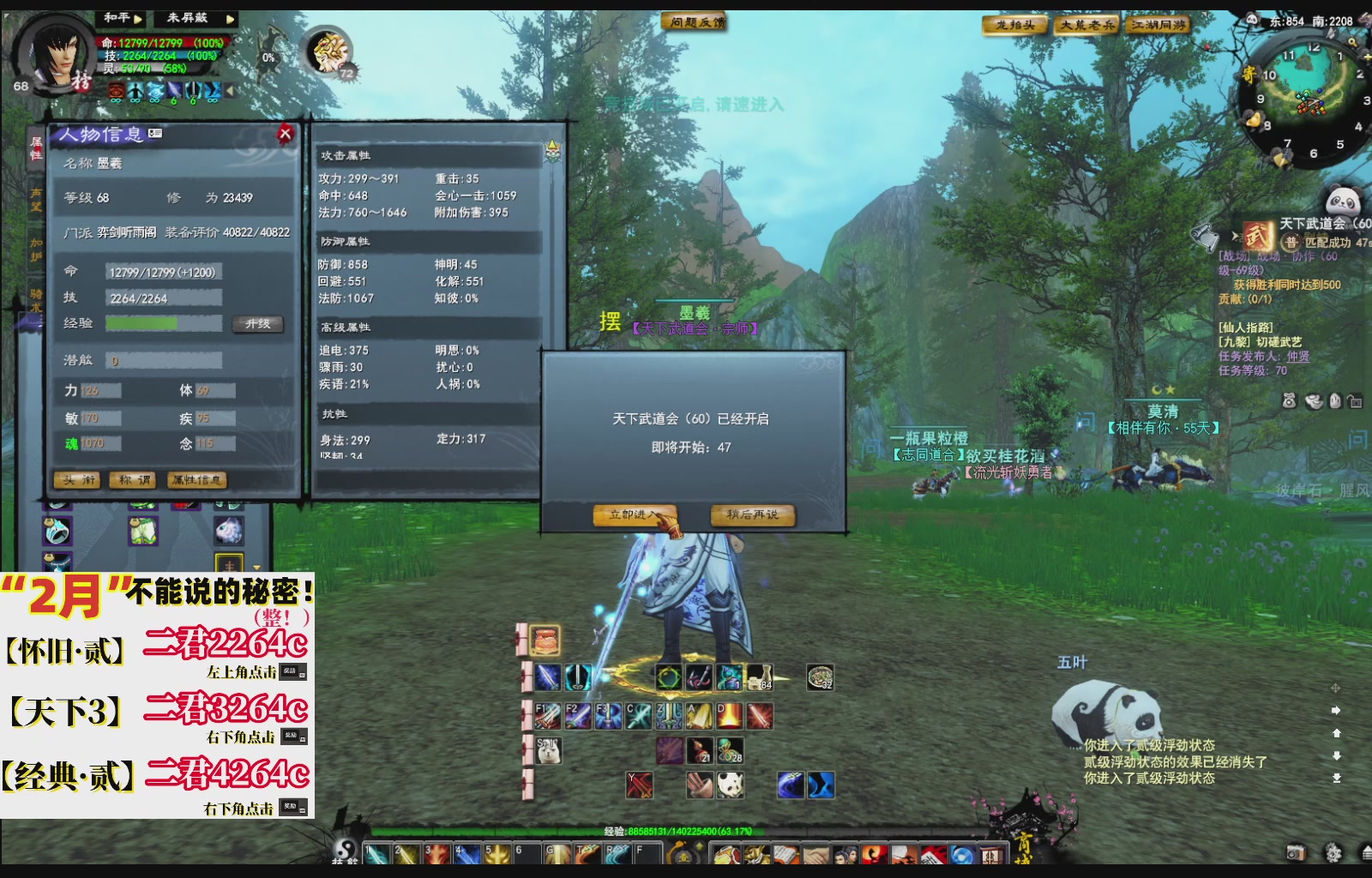The height and width of the screenshot is (878, 1372).
Task: Click the 武 icon of the 天下武道会 tracker
Action: [1256, 235]
